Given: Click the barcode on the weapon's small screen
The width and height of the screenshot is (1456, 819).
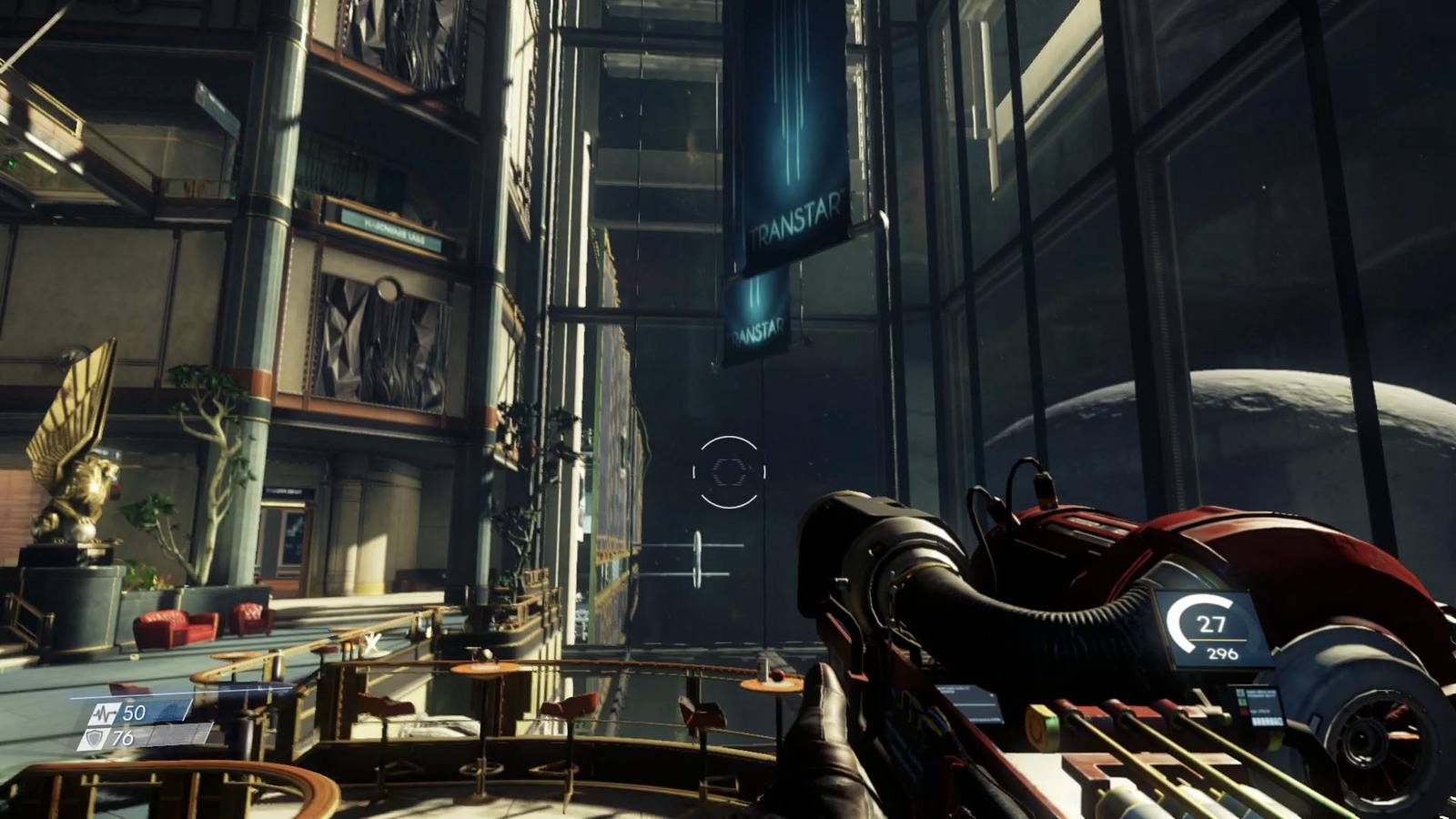Looking at the screenshot, I should pyautogui.click(x=1267, y=720).
